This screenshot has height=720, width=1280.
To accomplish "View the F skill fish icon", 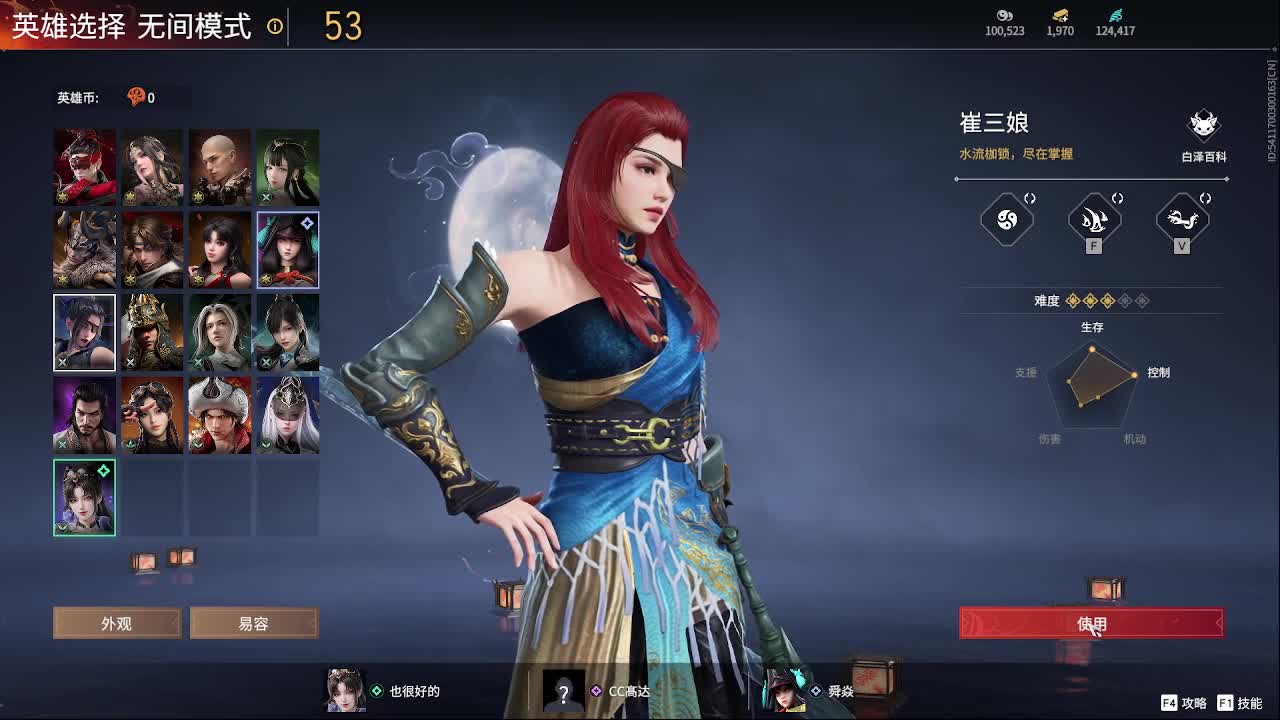I will click(x=1092, y=220).
